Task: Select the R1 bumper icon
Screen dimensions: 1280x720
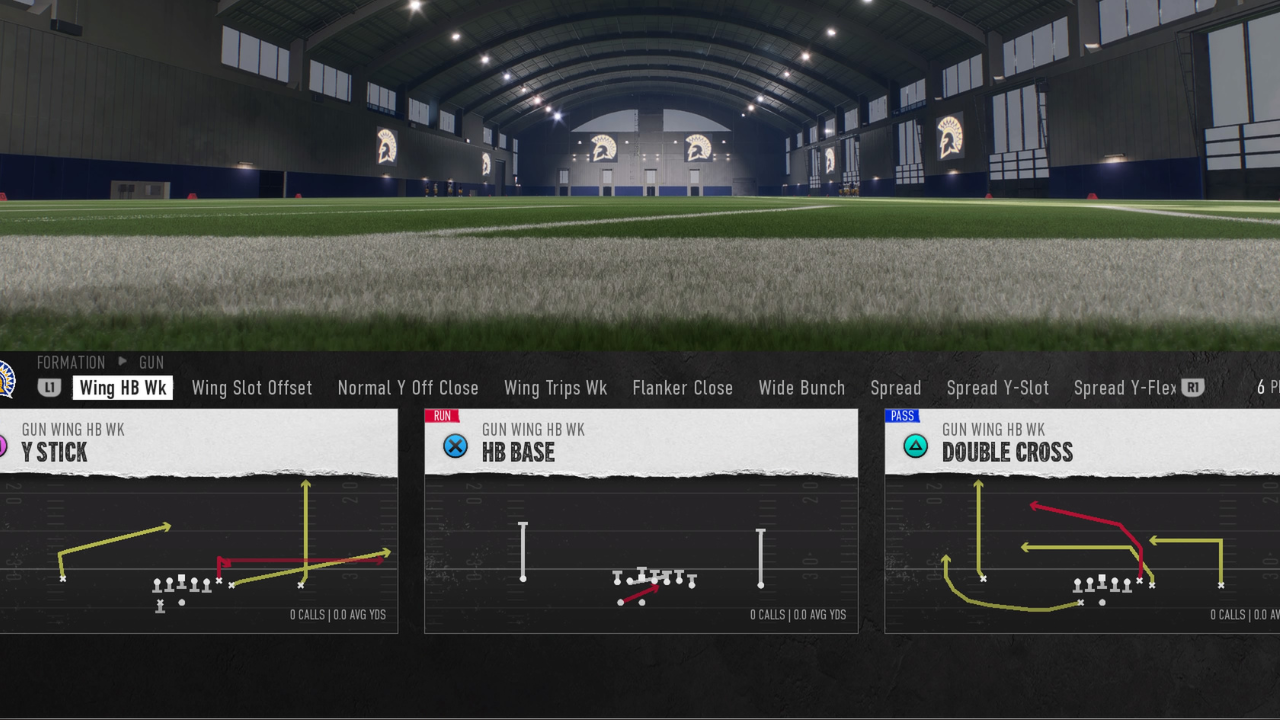Action: coord(1194,388)
